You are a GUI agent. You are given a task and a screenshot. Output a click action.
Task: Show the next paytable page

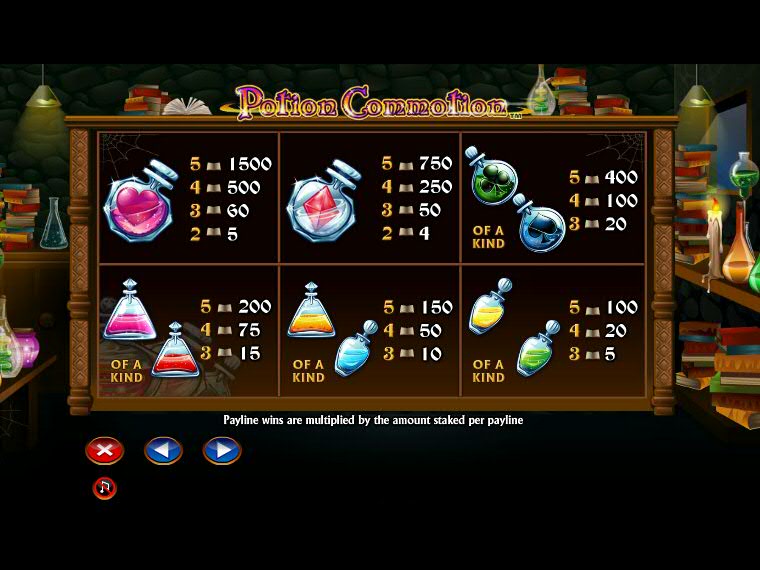pyautogui.click(x=222, y=451)
